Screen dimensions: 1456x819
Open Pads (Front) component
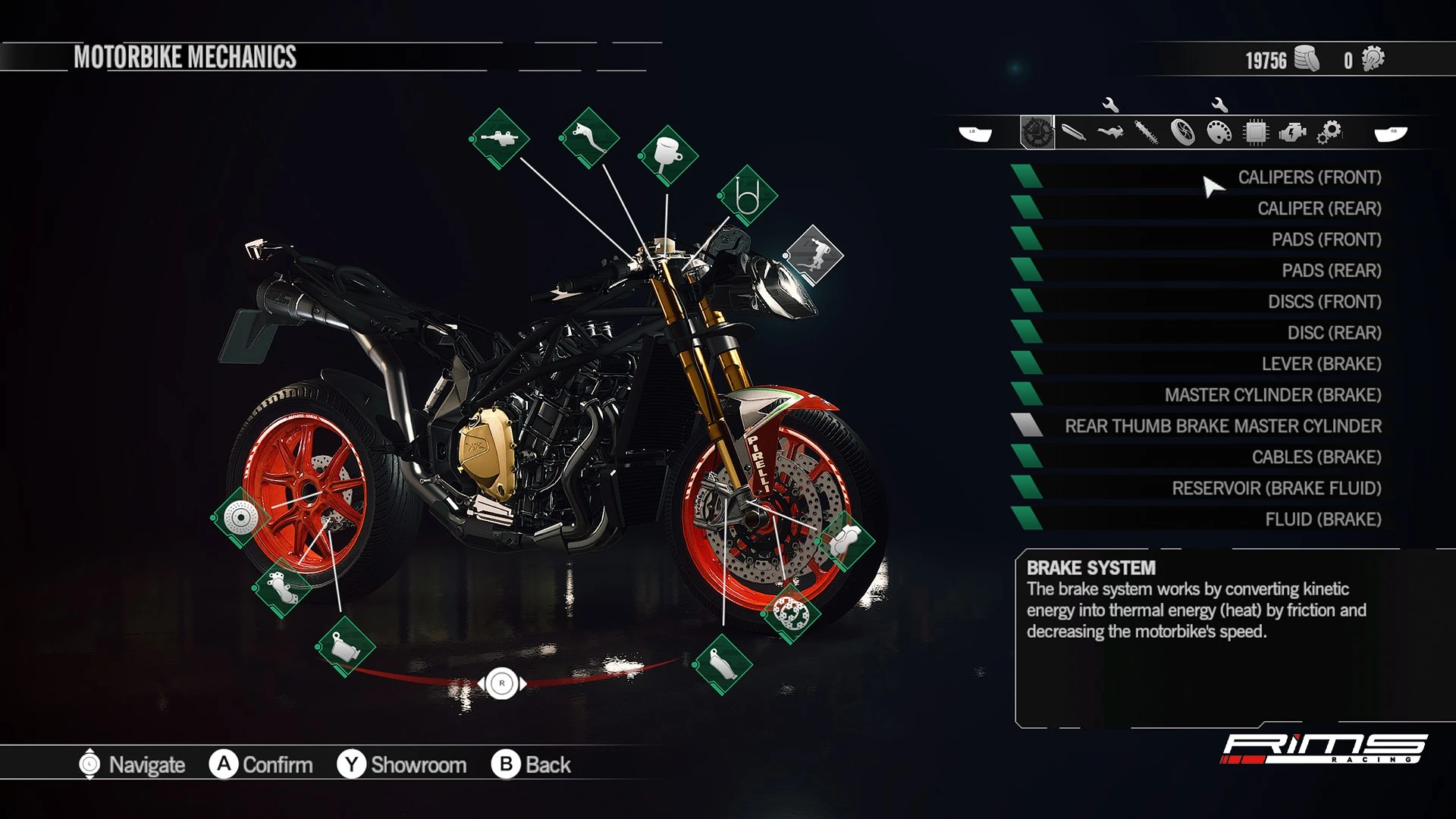pyautogui.click(x=1326, y=240)
